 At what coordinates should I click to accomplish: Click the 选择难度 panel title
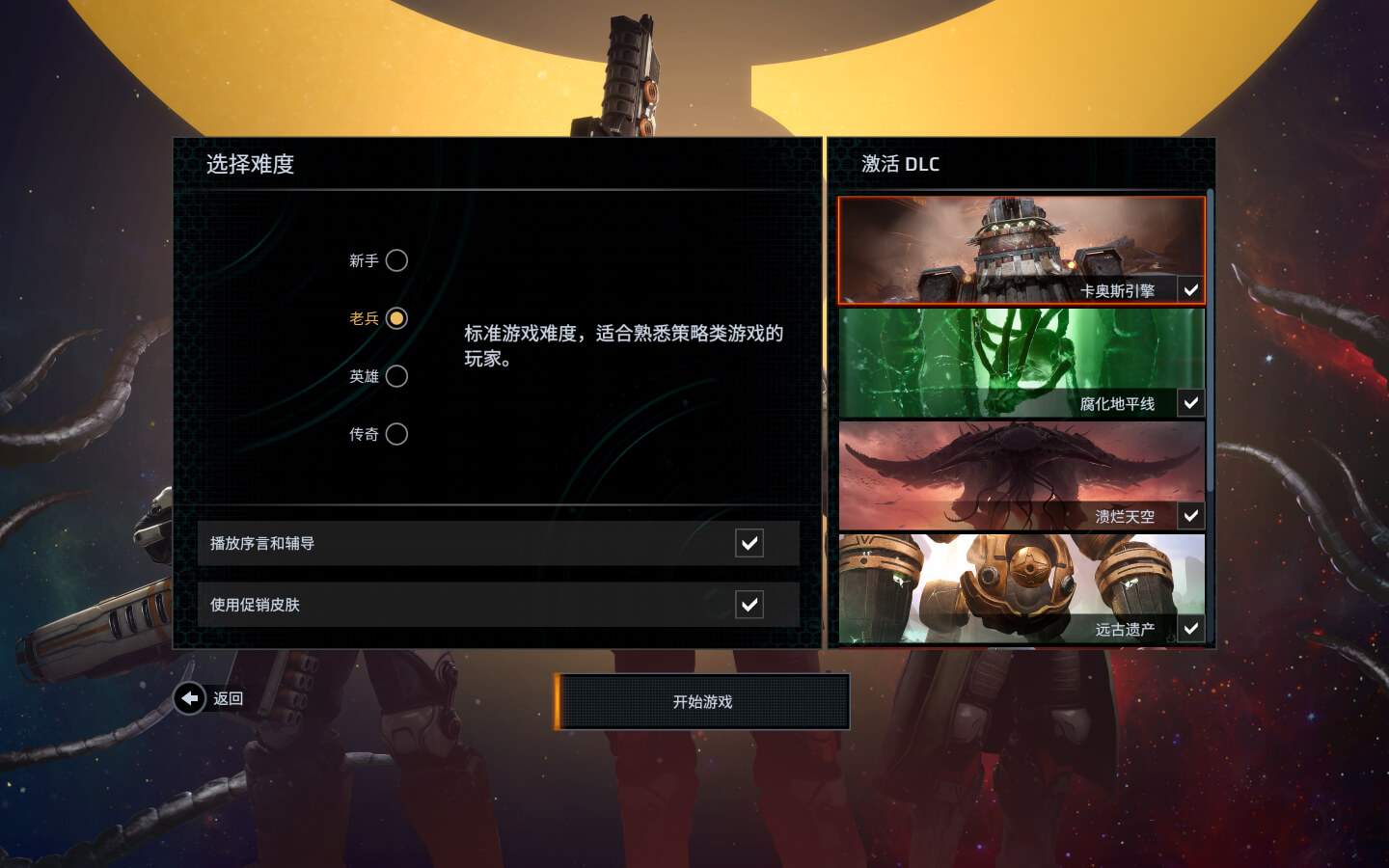click(x=248, y=165)
